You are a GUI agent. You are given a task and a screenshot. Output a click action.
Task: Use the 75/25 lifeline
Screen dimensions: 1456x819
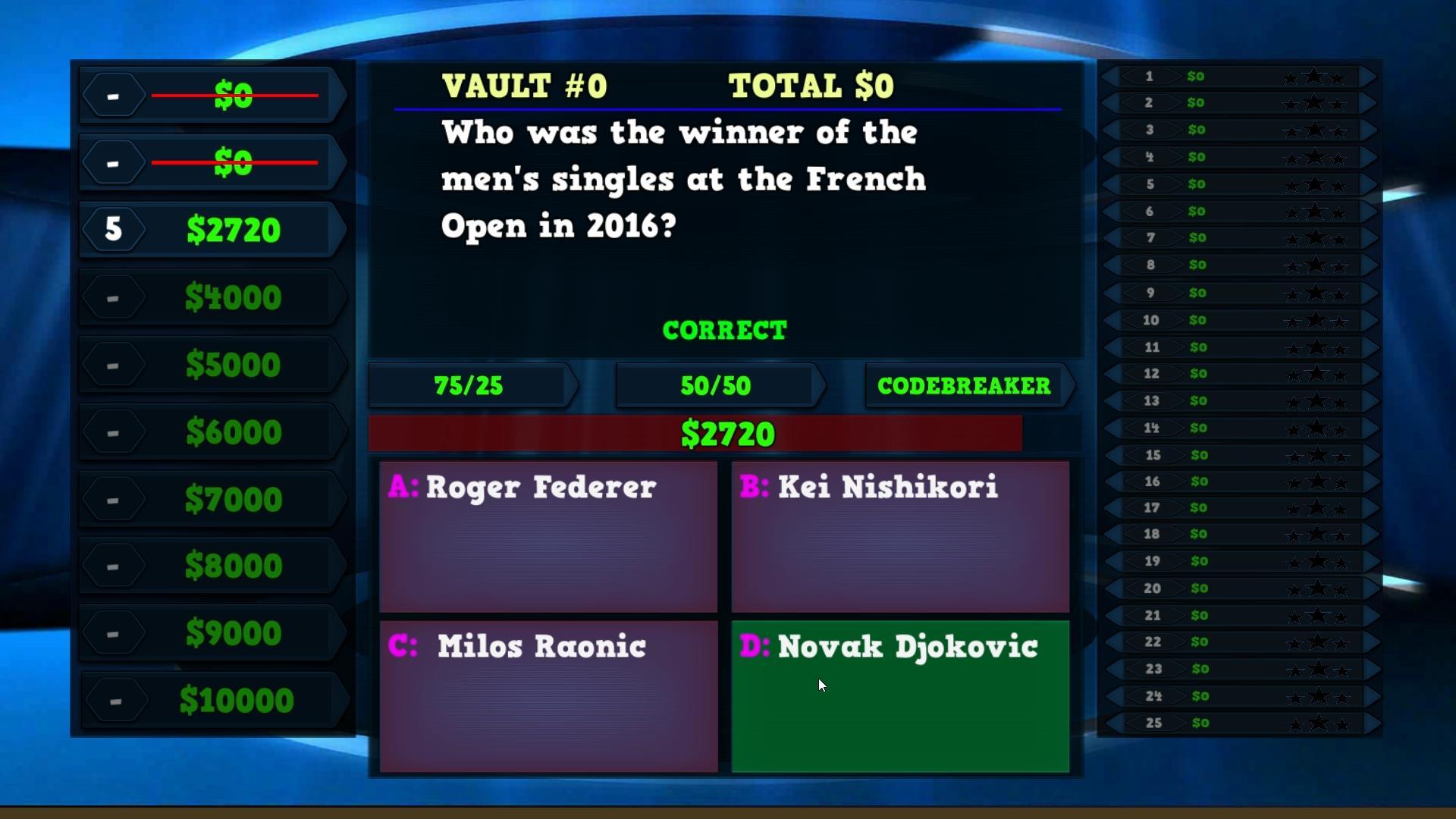(x=467, y=386)
